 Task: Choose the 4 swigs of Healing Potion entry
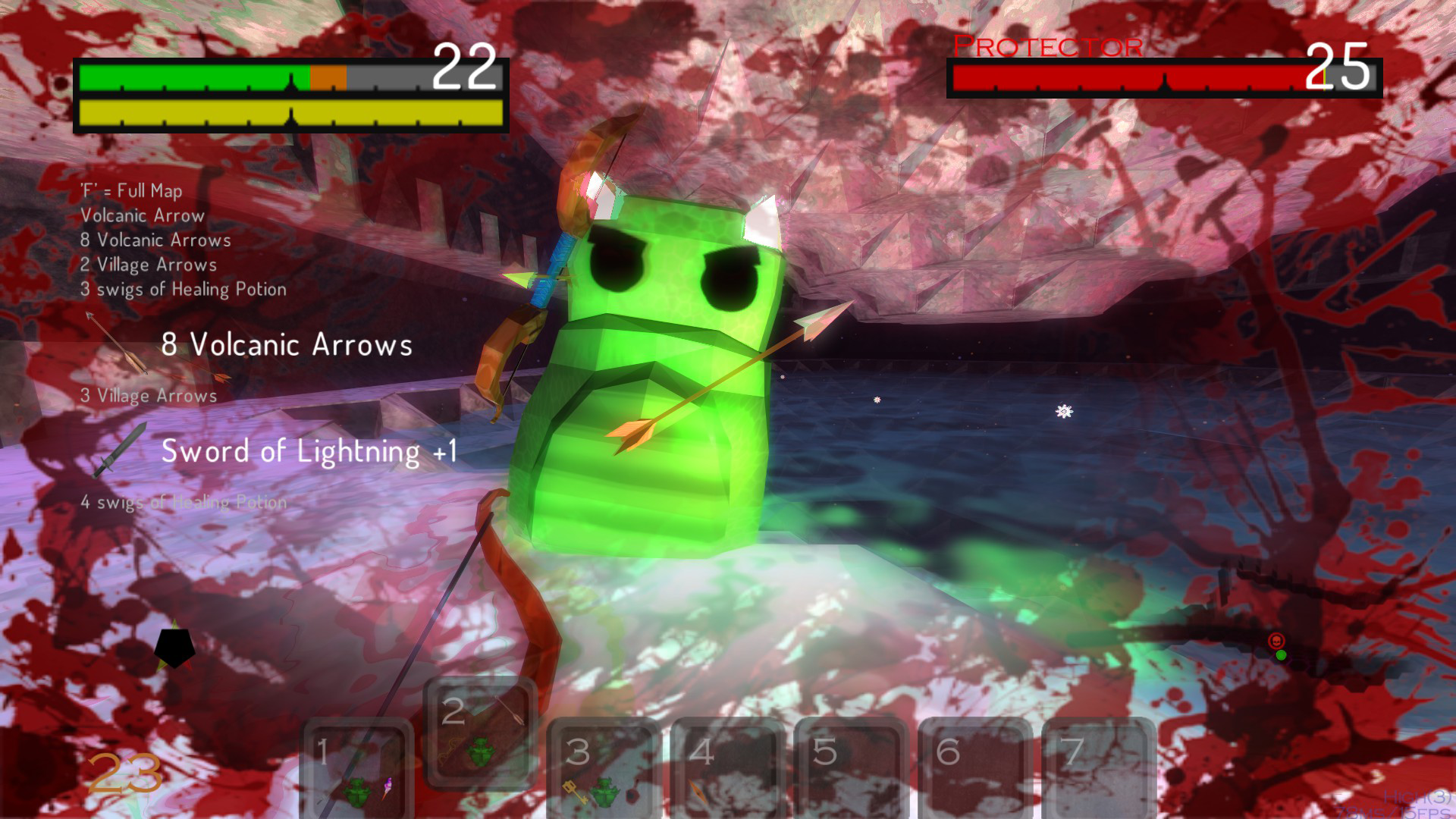[x=184, y=502]
